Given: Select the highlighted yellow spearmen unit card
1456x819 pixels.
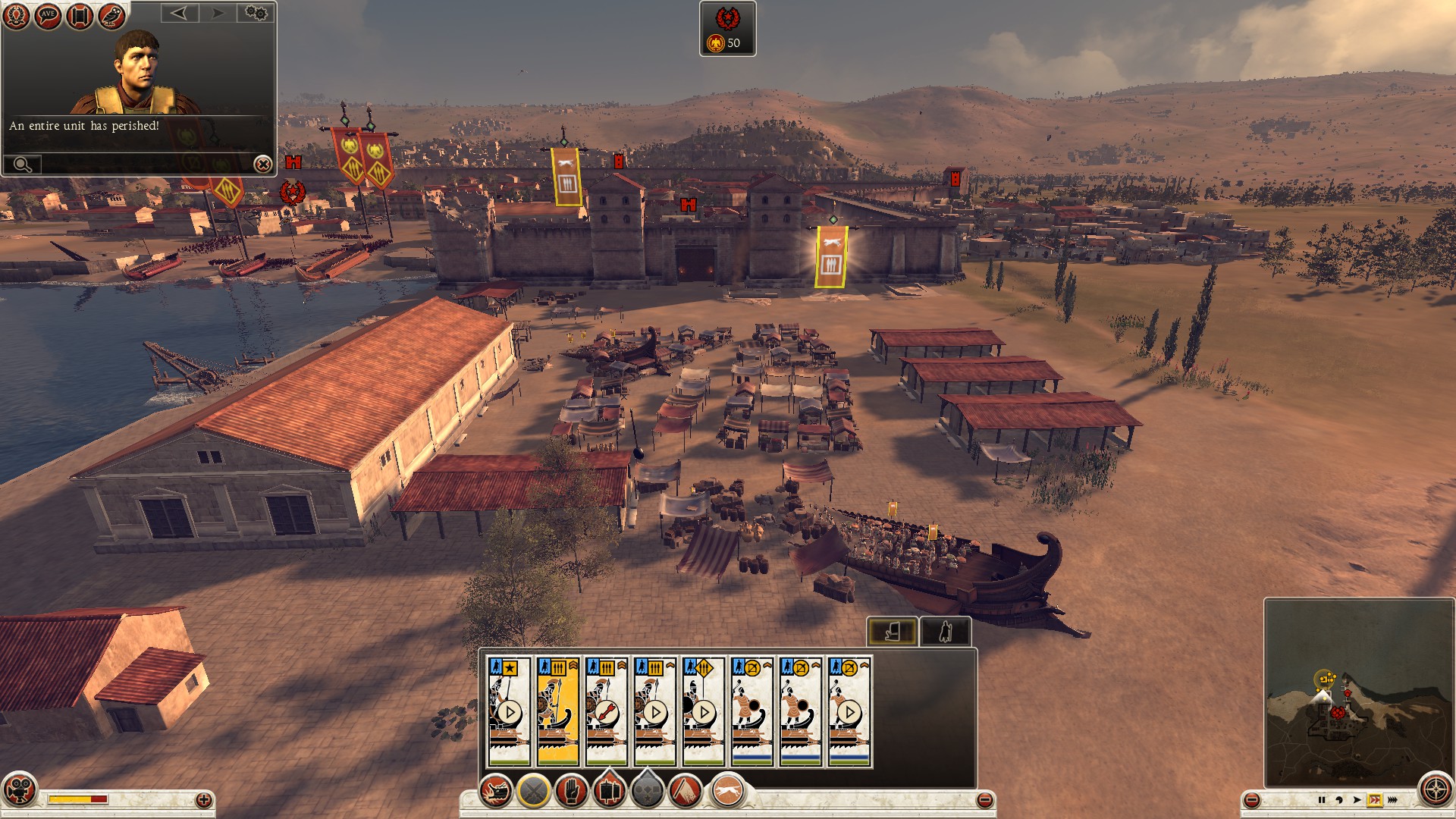Looking at the screenshot, I should (x=557, y=711).
